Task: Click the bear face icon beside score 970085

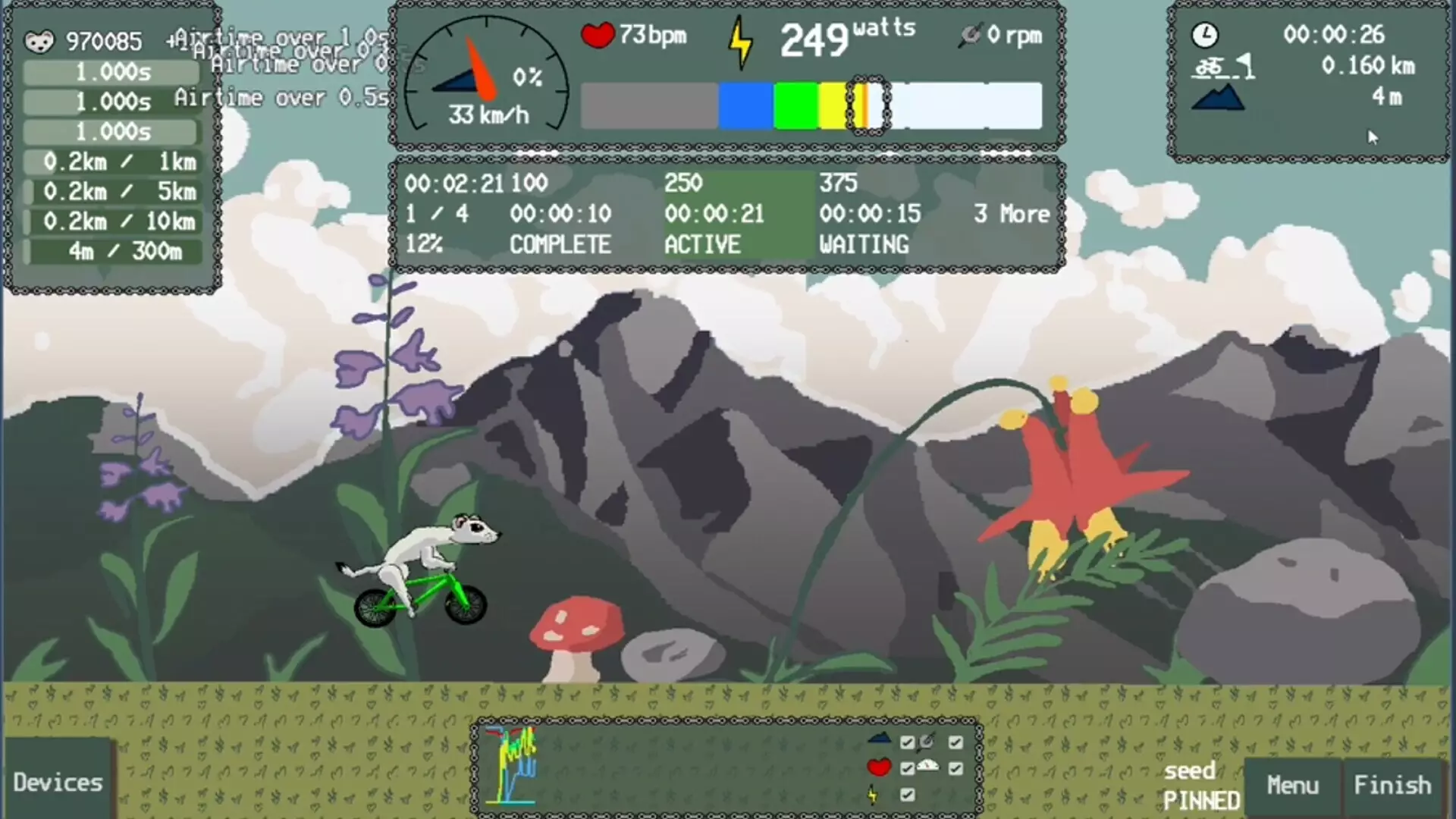Action: pyautogui.click(x=39, y=41)
